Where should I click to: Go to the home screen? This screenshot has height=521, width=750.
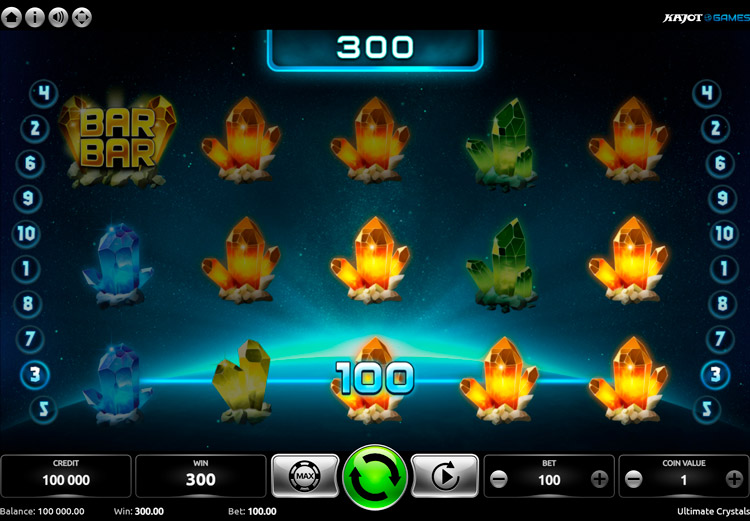tap(12, 17)
